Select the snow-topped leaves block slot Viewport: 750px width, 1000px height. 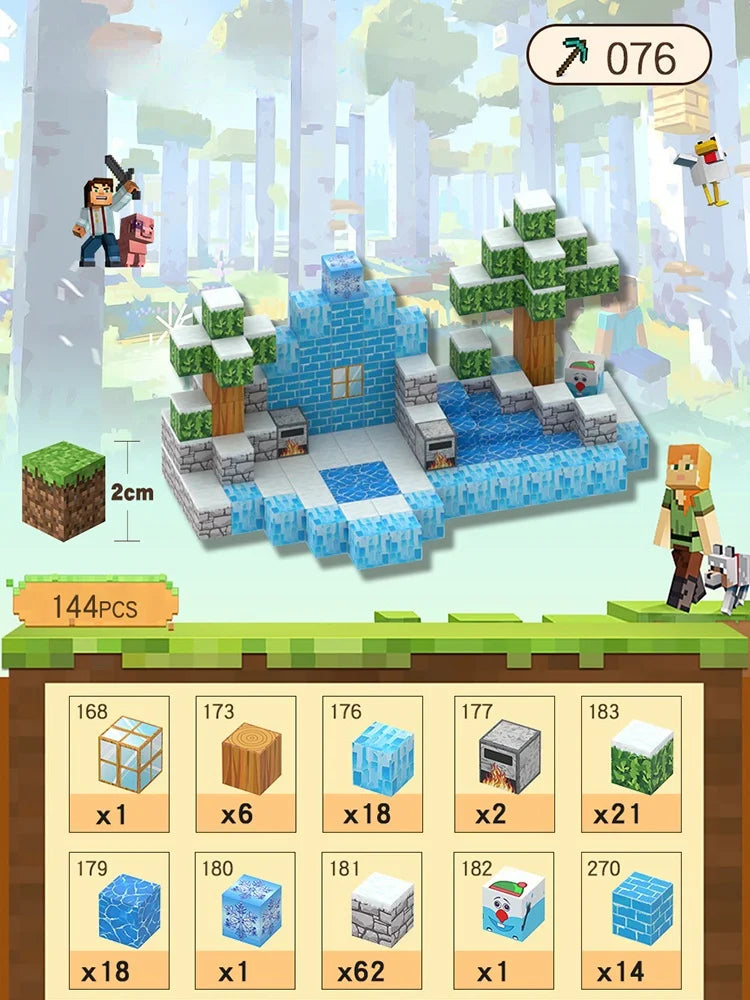[631, 764]
